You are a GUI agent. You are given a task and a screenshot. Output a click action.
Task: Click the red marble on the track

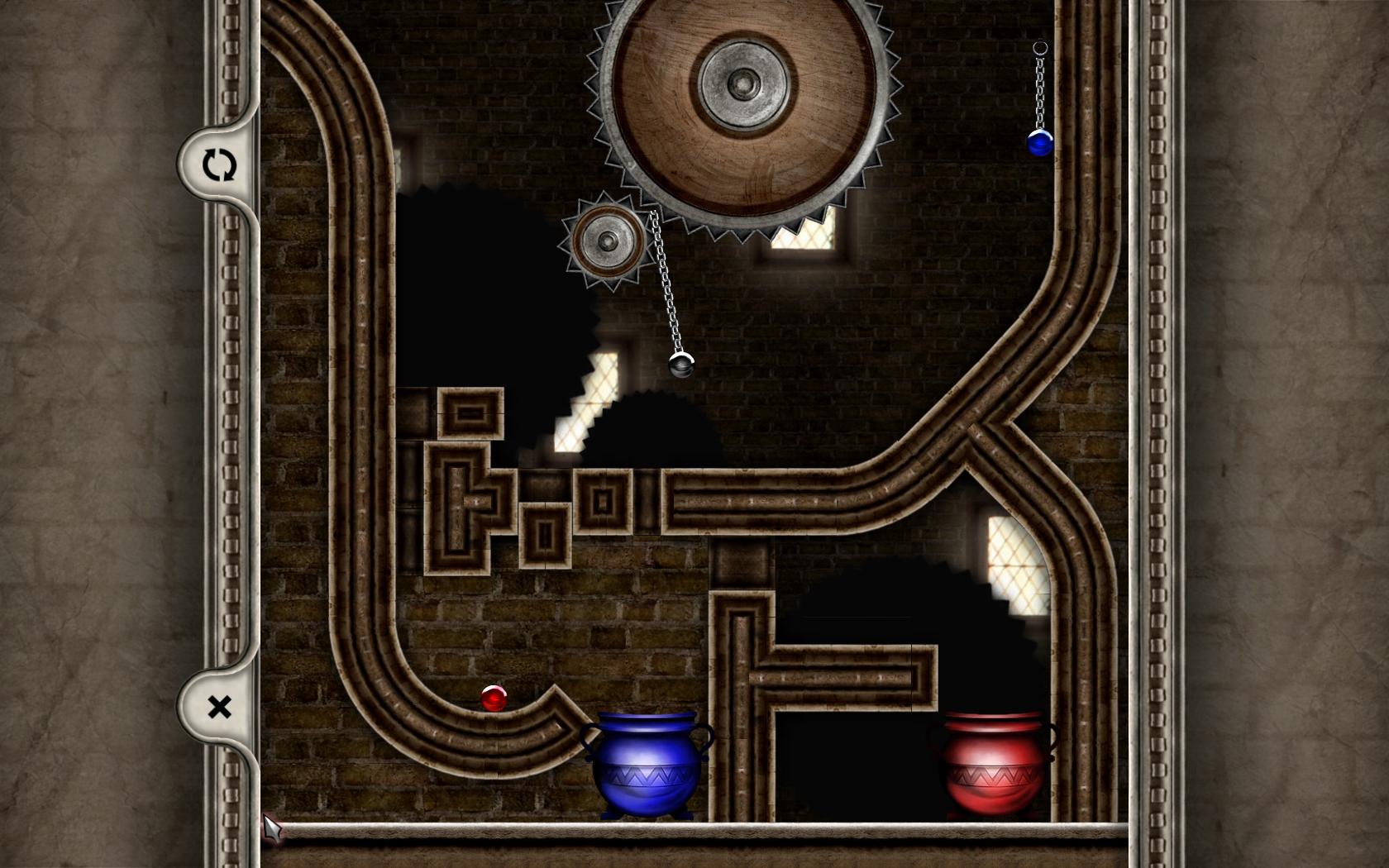tap(494, 699)
